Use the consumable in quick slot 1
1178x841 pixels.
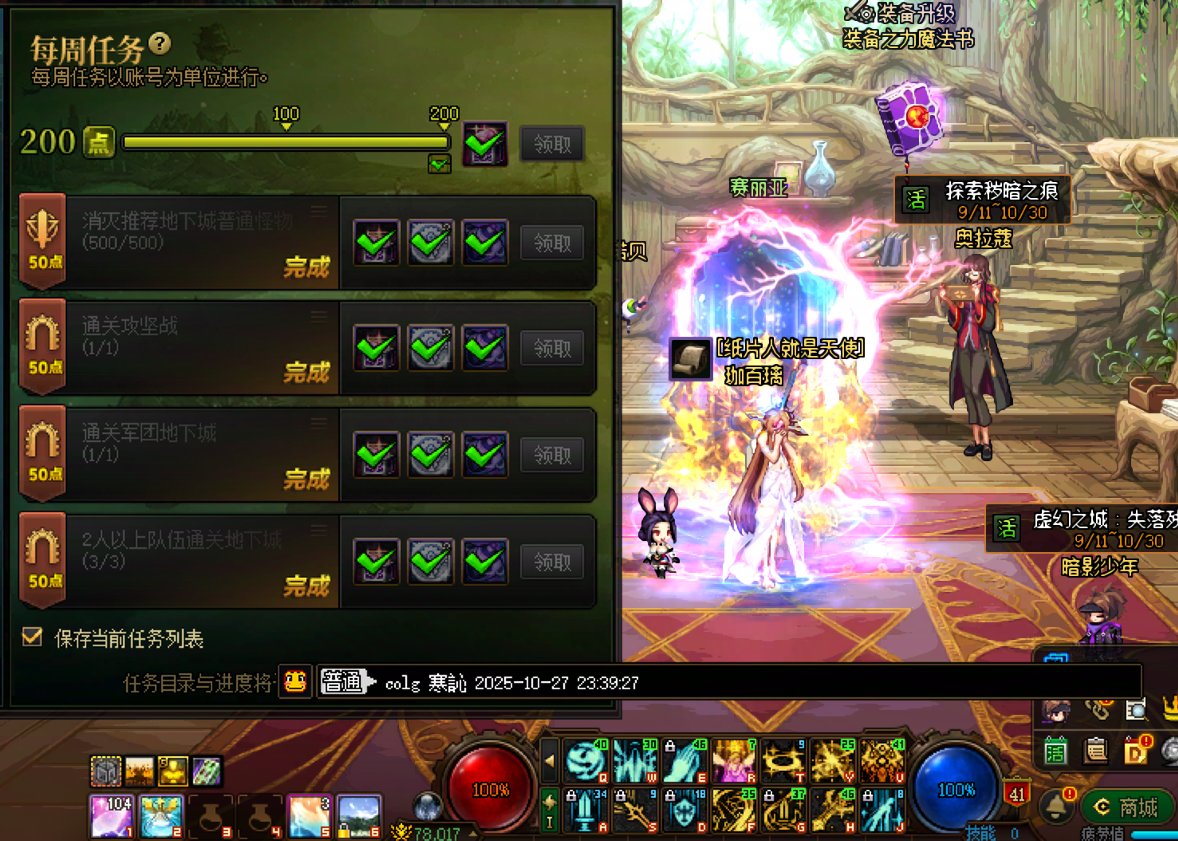(x=111, y=816)
